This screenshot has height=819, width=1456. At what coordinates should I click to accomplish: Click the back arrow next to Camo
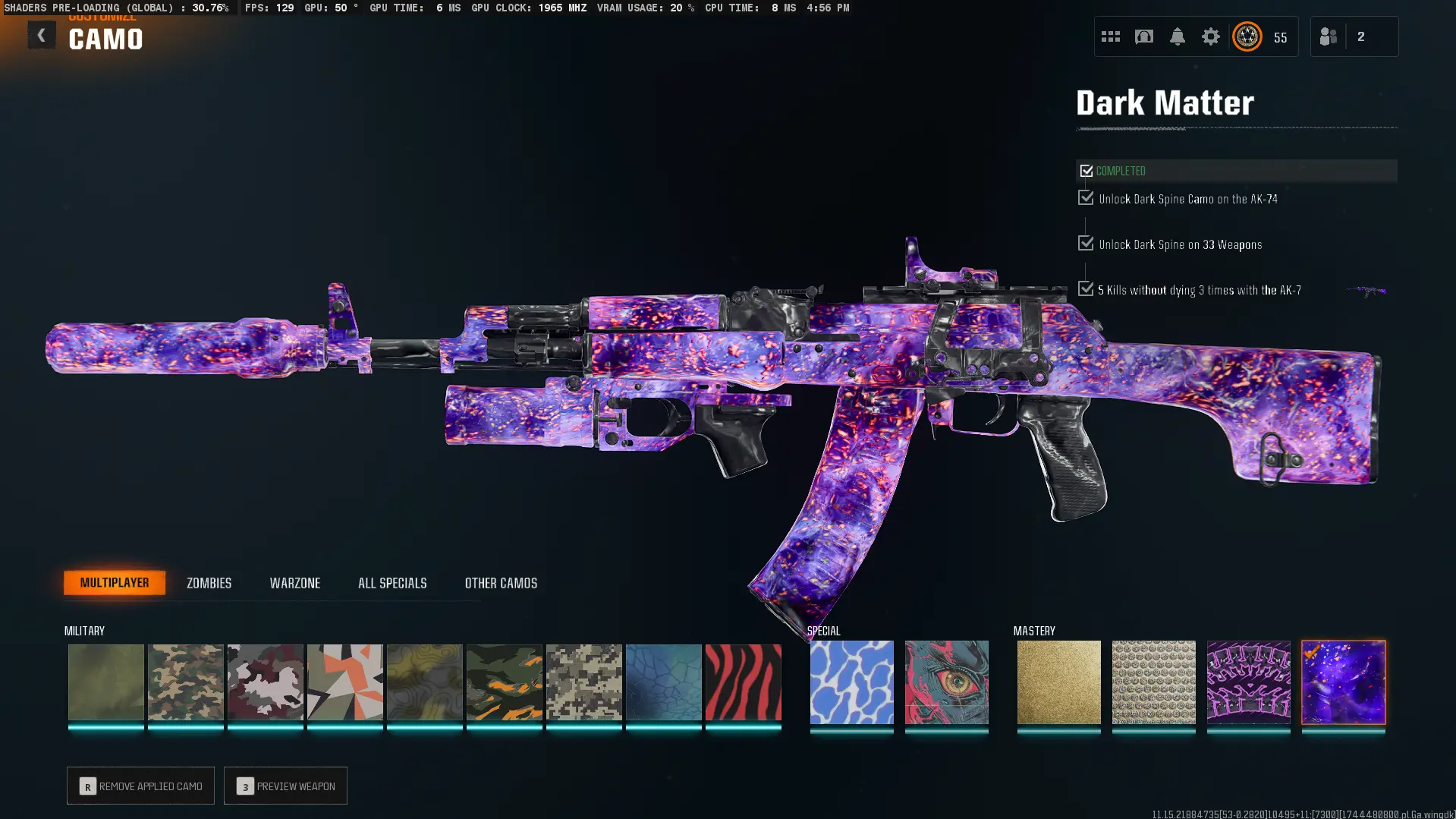42,34
